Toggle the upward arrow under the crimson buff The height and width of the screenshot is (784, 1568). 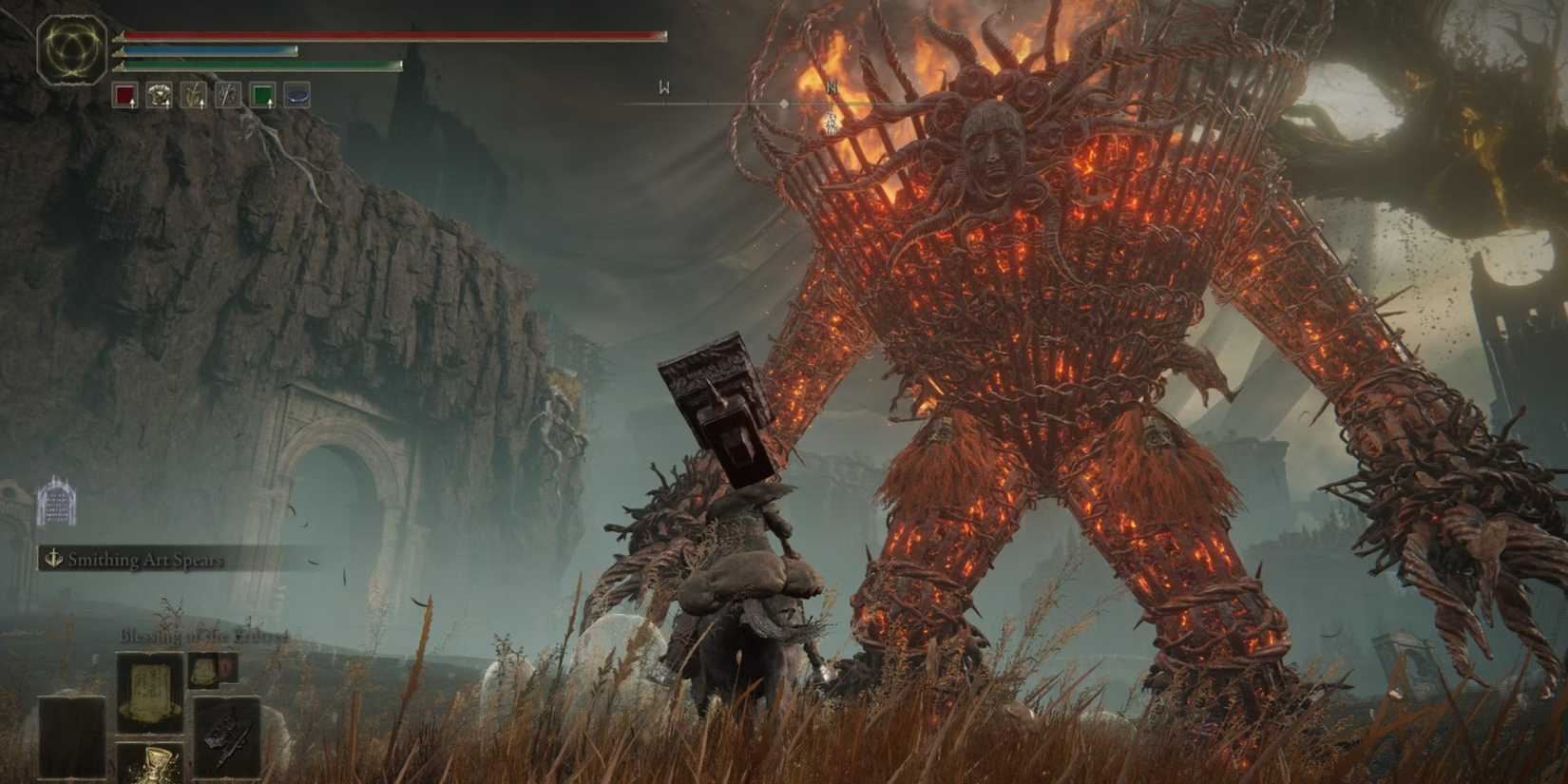132,105
